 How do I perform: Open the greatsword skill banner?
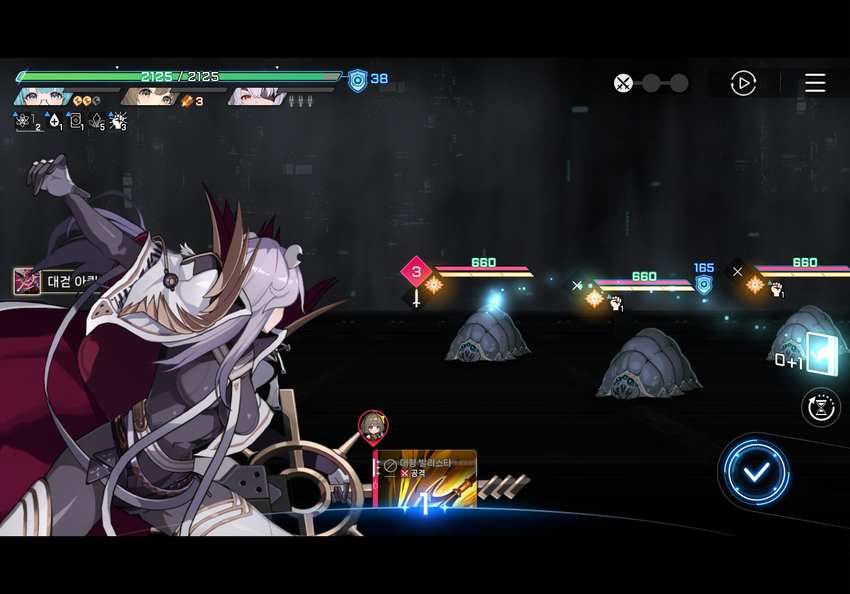tap(55, 281)
